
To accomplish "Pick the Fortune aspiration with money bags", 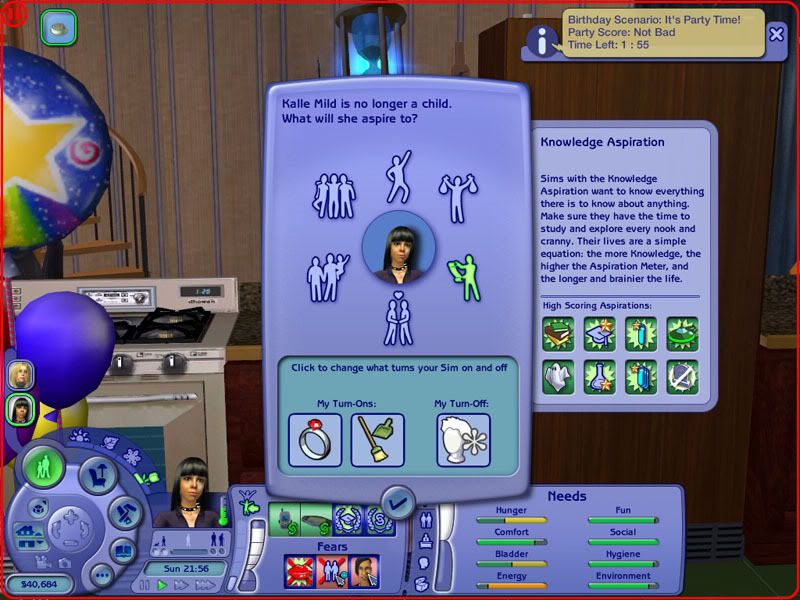I will coord(458,197).
